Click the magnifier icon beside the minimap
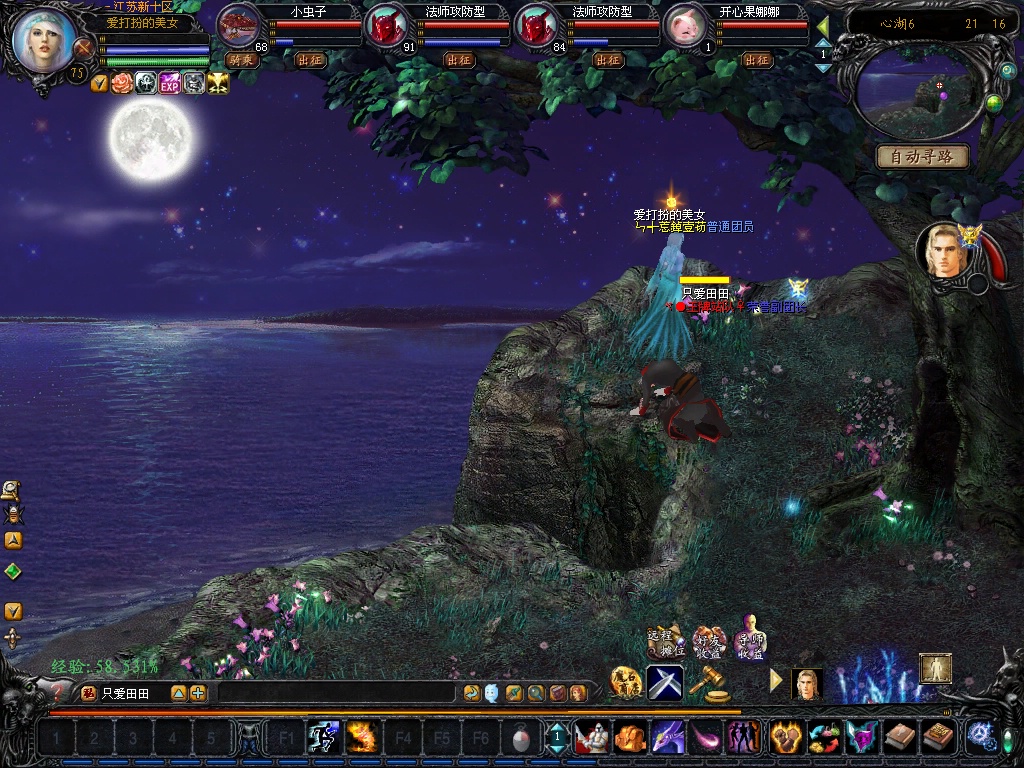The image size is (1024, 768). coord(1008,71)
